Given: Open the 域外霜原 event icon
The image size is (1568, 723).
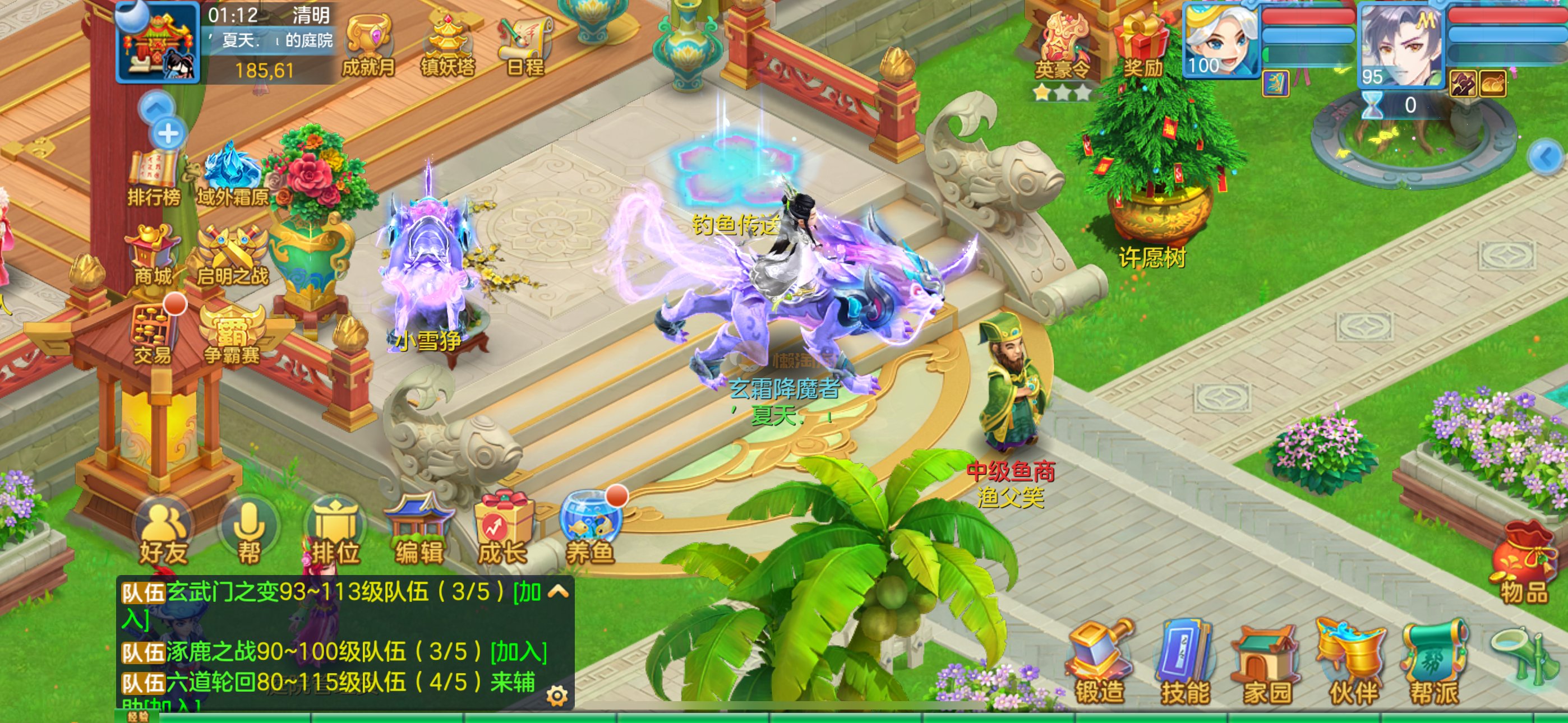Looking at the screenshot, I should (x=232, y=174).
